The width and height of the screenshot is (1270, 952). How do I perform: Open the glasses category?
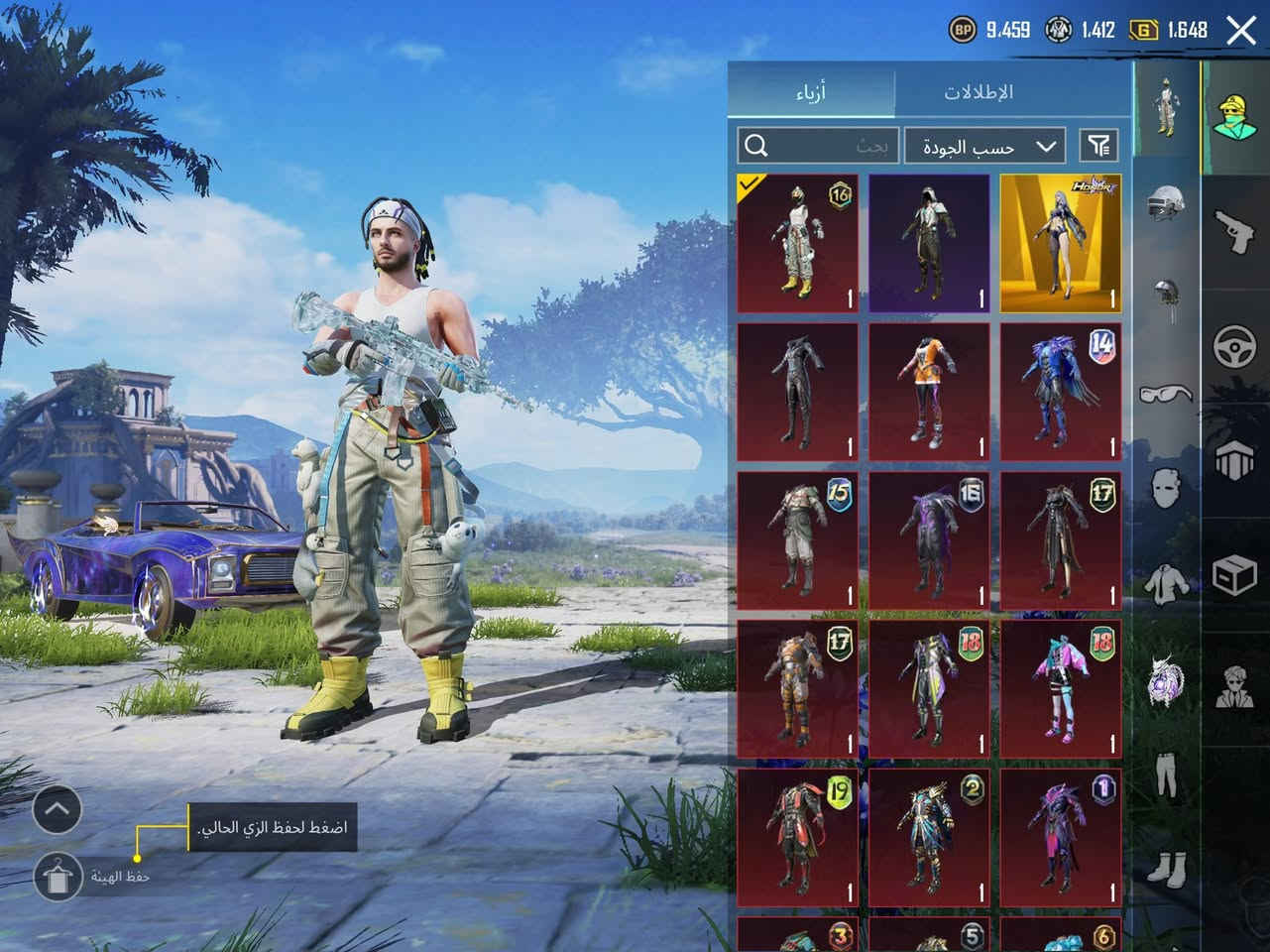pyautogui.click(x=1166, y=395)
